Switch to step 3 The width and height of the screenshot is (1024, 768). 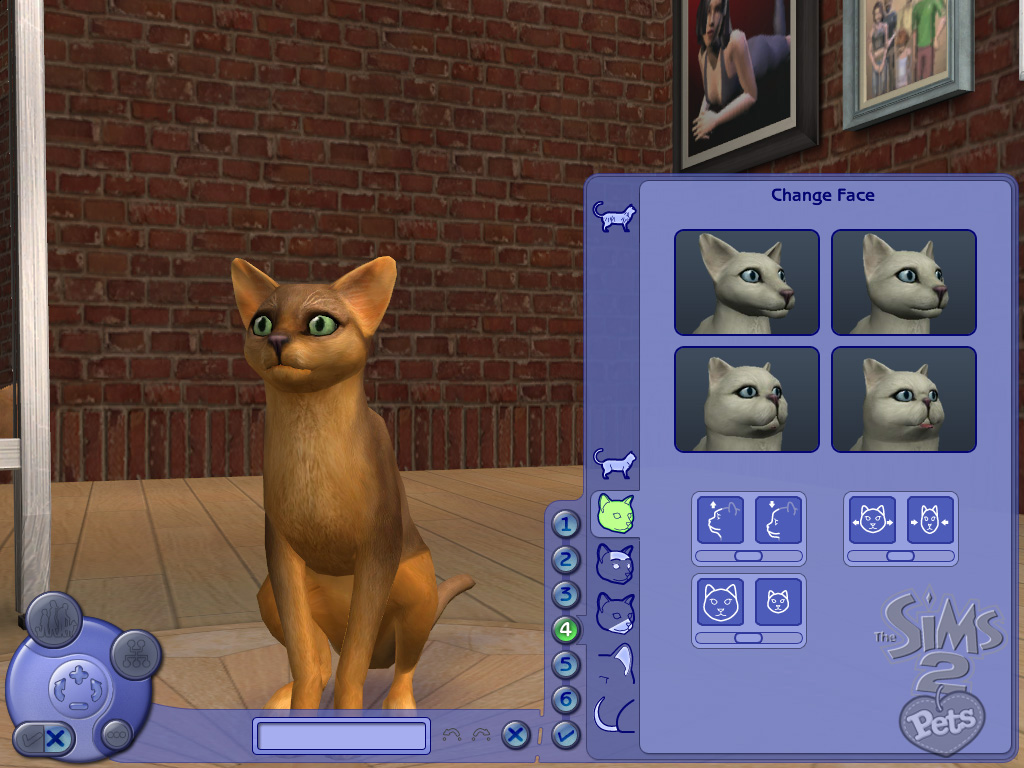coord(566,595)
